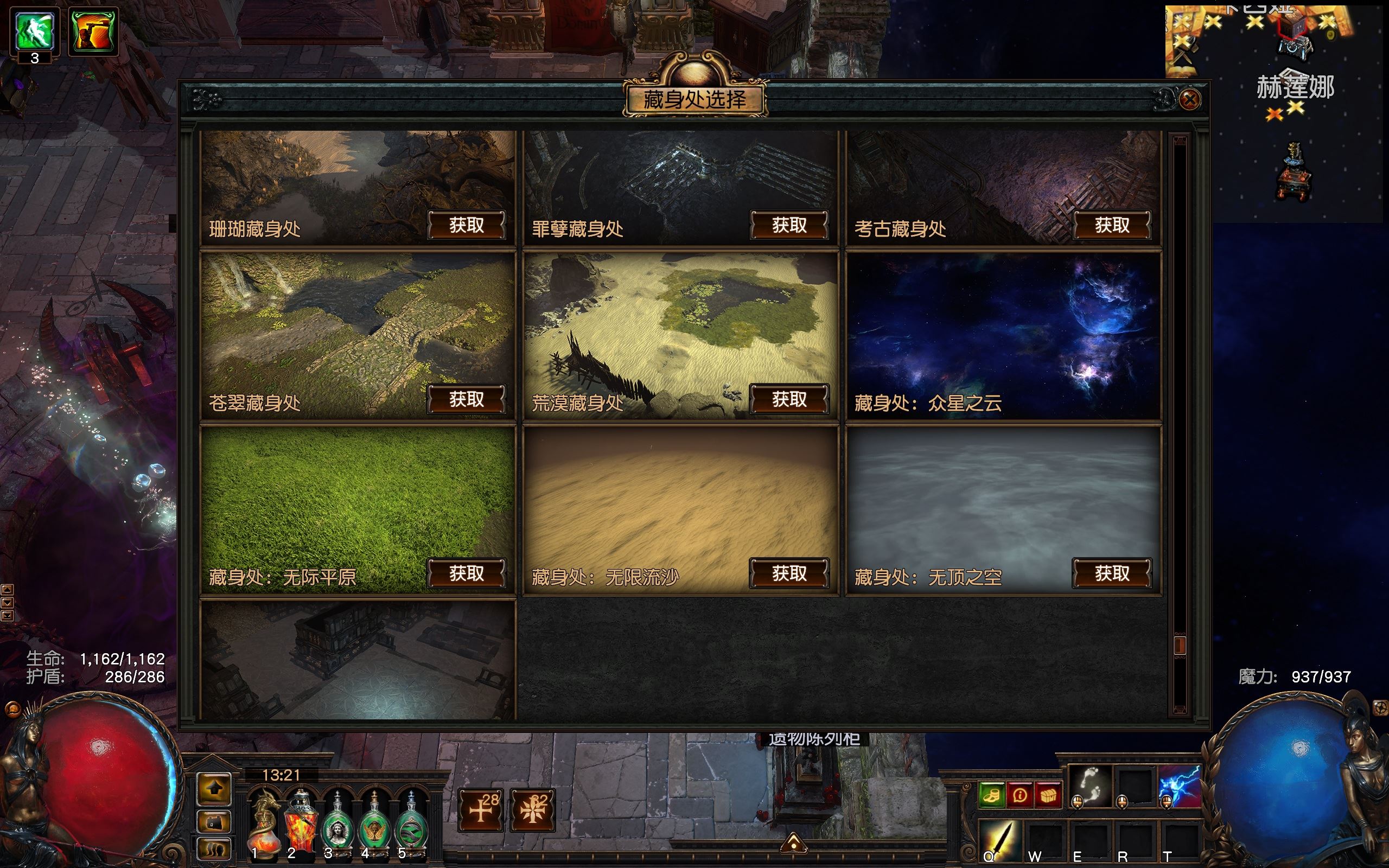
Task: Click the passive points cross icon showing 28
Action: click(x=481, y=810)
